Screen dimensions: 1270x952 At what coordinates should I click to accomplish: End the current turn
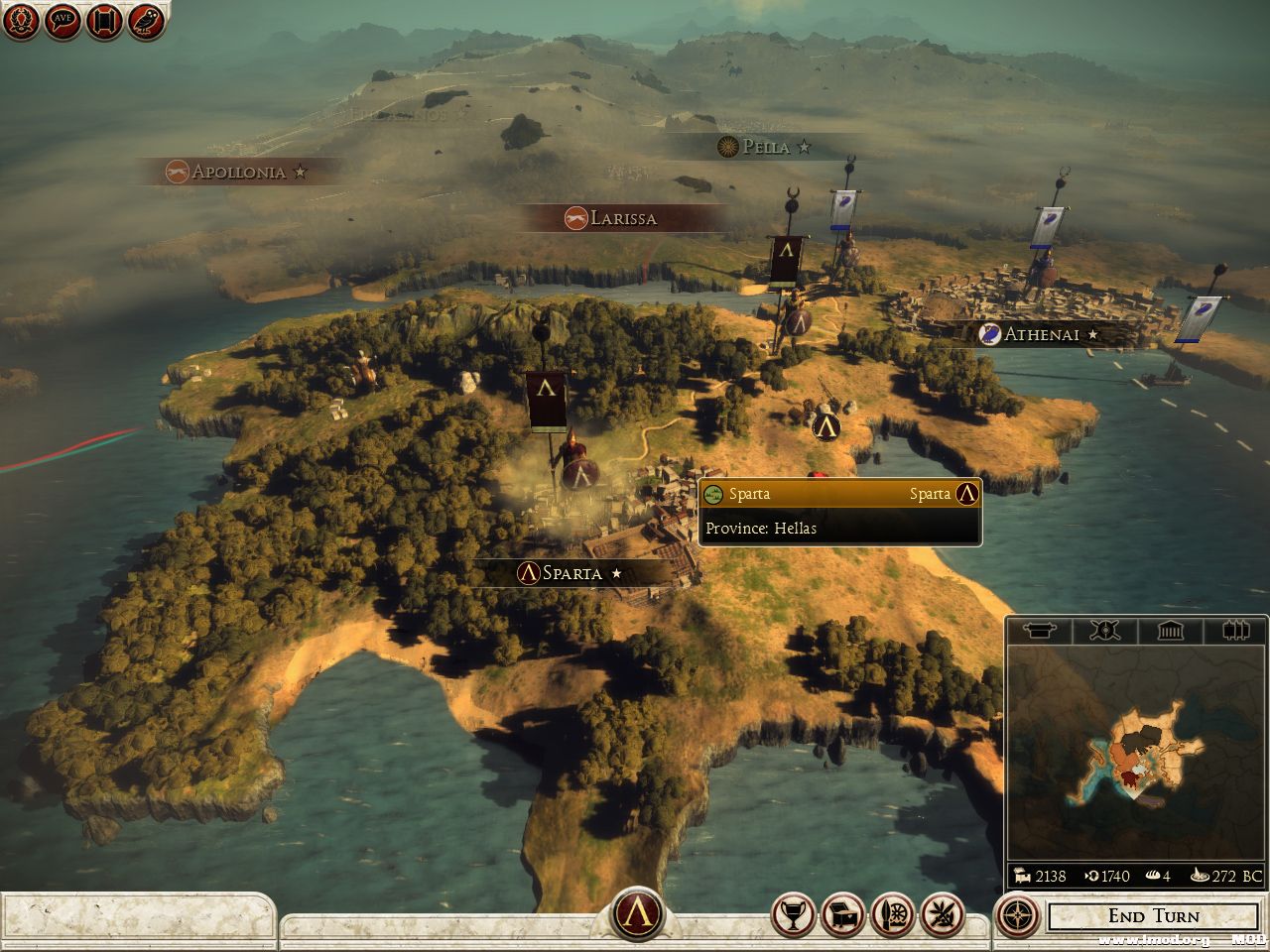tap(1153, 916)
